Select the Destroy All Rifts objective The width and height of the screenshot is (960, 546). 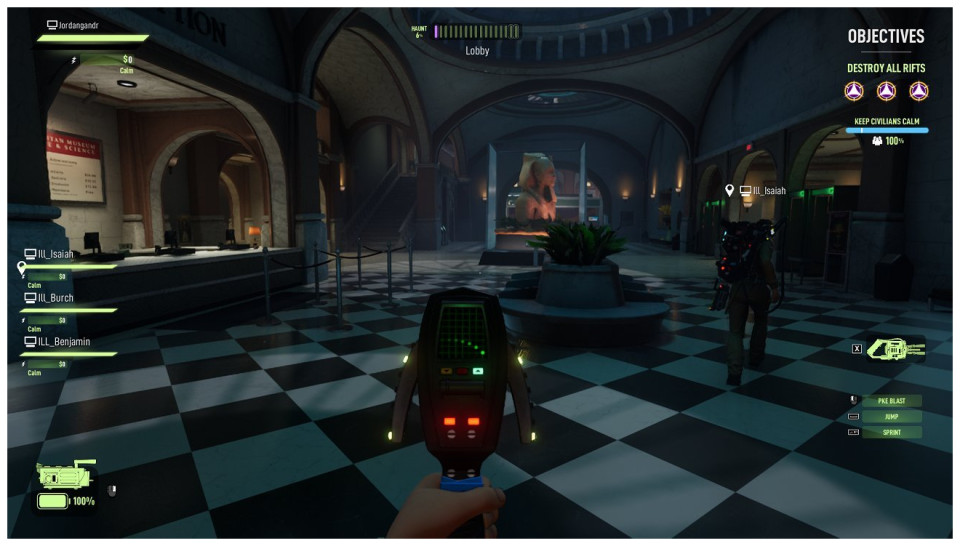(886, 69)
